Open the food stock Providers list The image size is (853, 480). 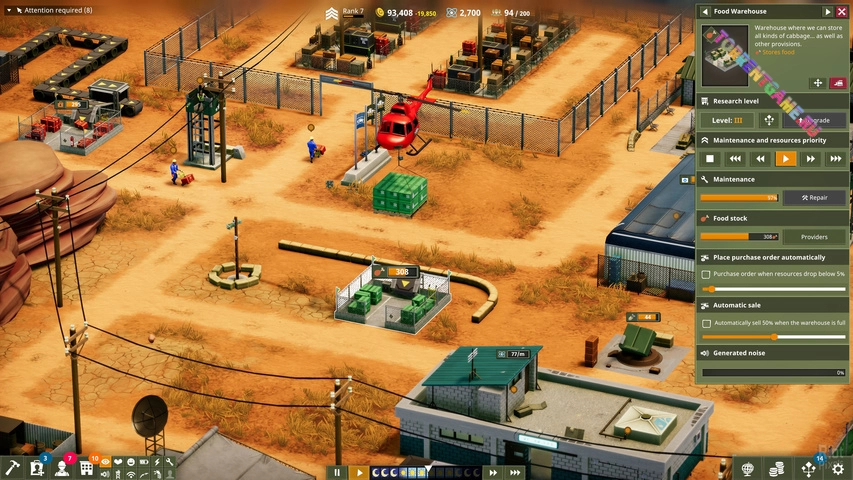click(x=814, y=237)
